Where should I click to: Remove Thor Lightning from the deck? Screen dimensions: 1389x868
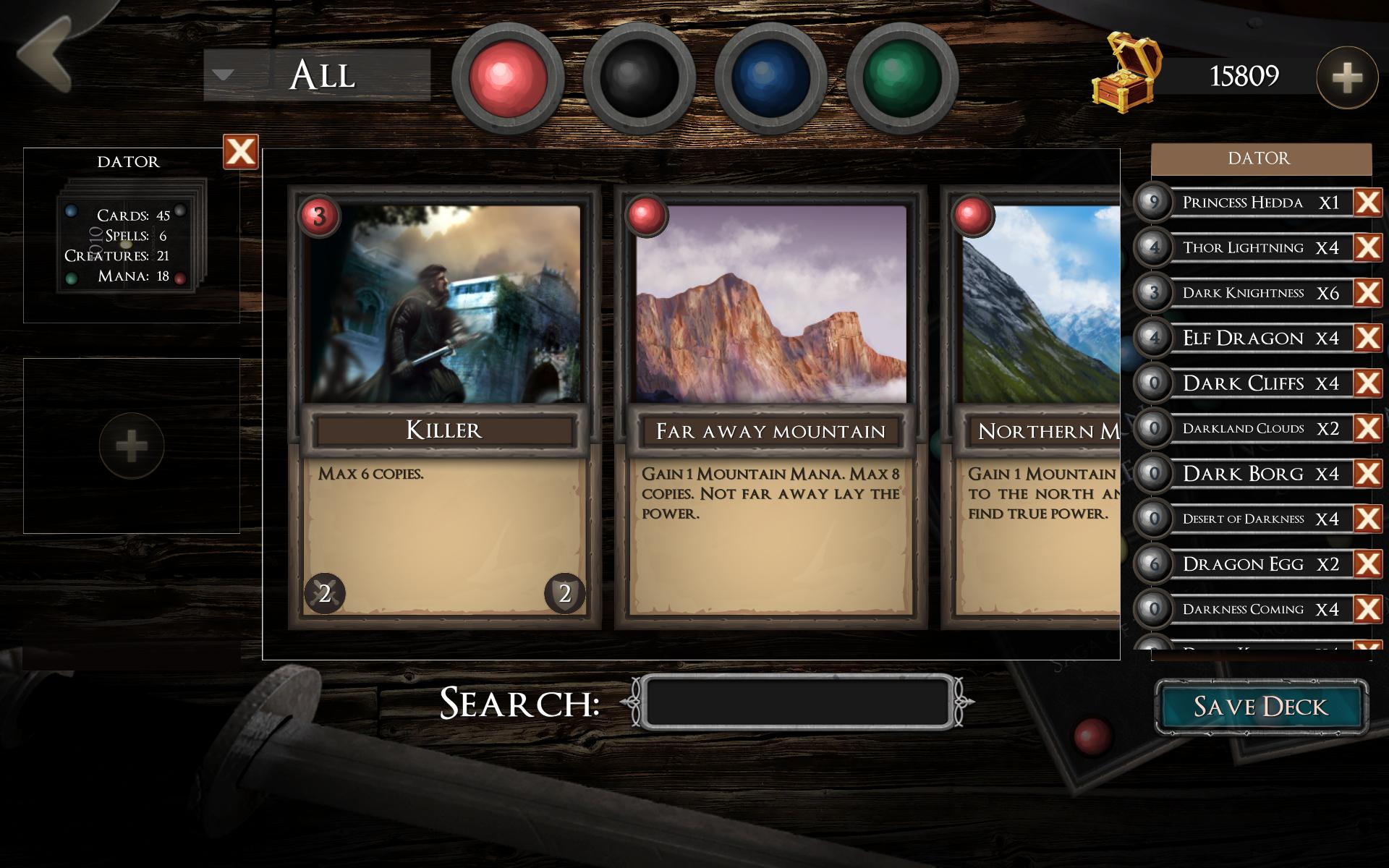point(1367,247)
